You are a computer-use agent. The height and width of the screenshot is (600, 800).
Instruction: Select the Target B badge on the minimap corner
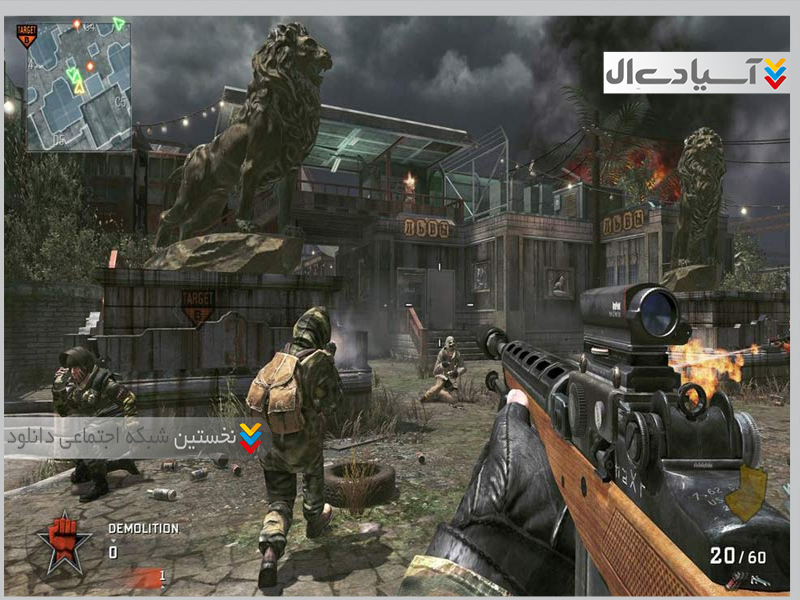[27, 37]
